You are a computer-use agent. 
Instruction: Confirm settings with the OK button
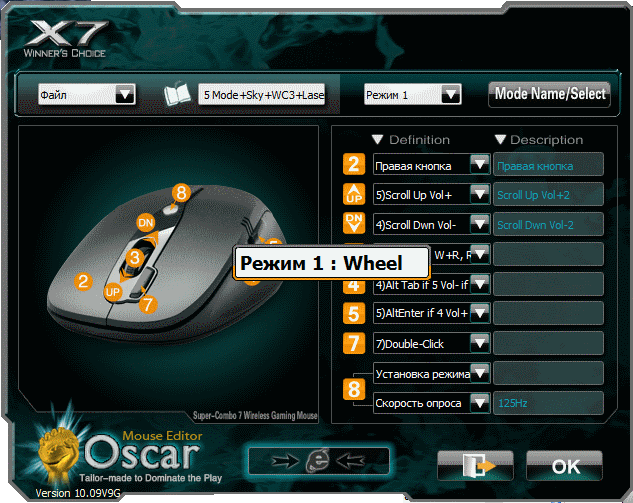(x=565, y=465)
